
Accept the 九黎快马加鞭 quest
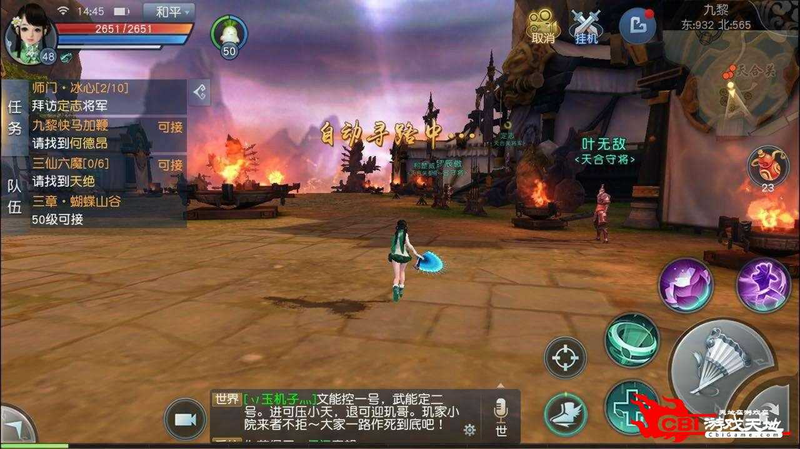coord(170,127)
